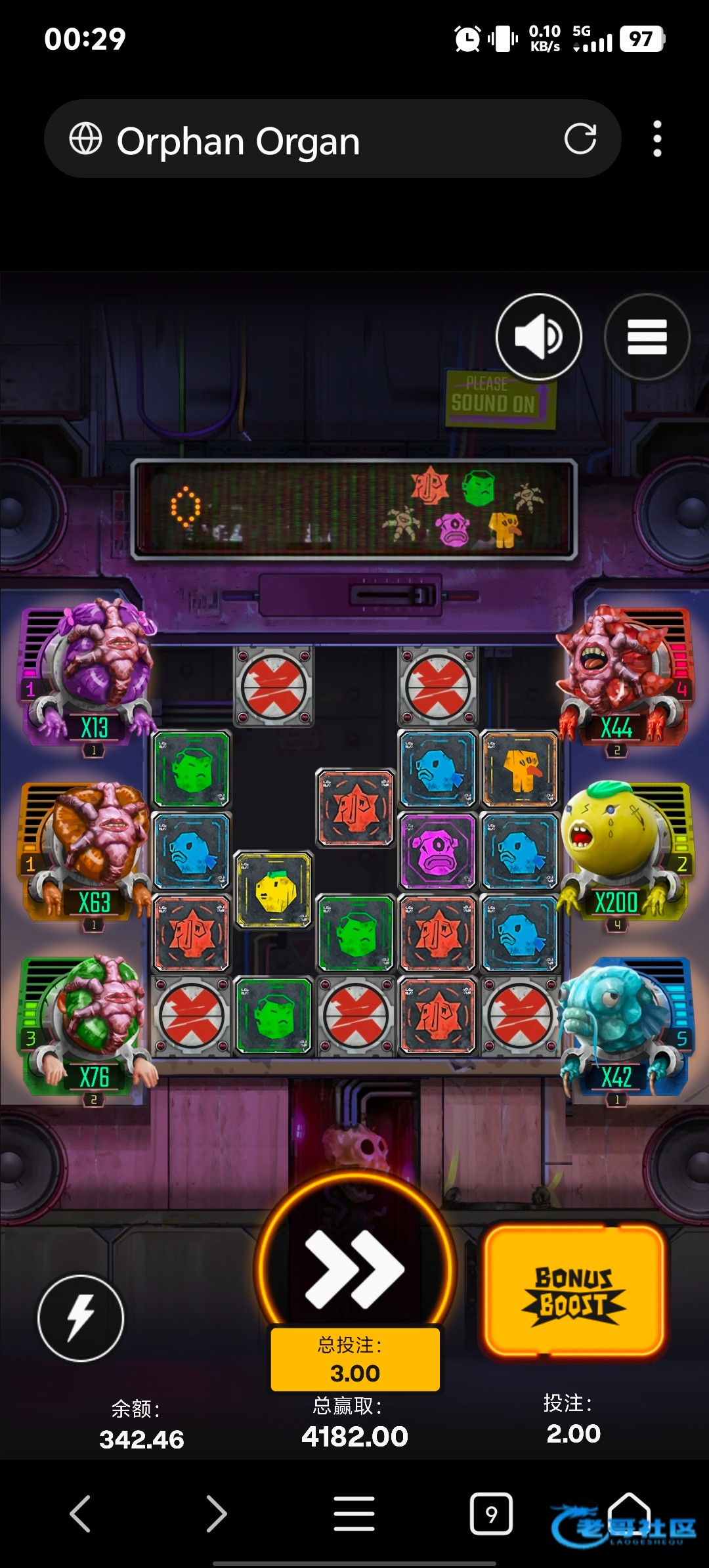This screenshot has width=709, height=1568.
Task: Open the total bet amount selector
Action: pyautogui.click(x=355, y=1359)
